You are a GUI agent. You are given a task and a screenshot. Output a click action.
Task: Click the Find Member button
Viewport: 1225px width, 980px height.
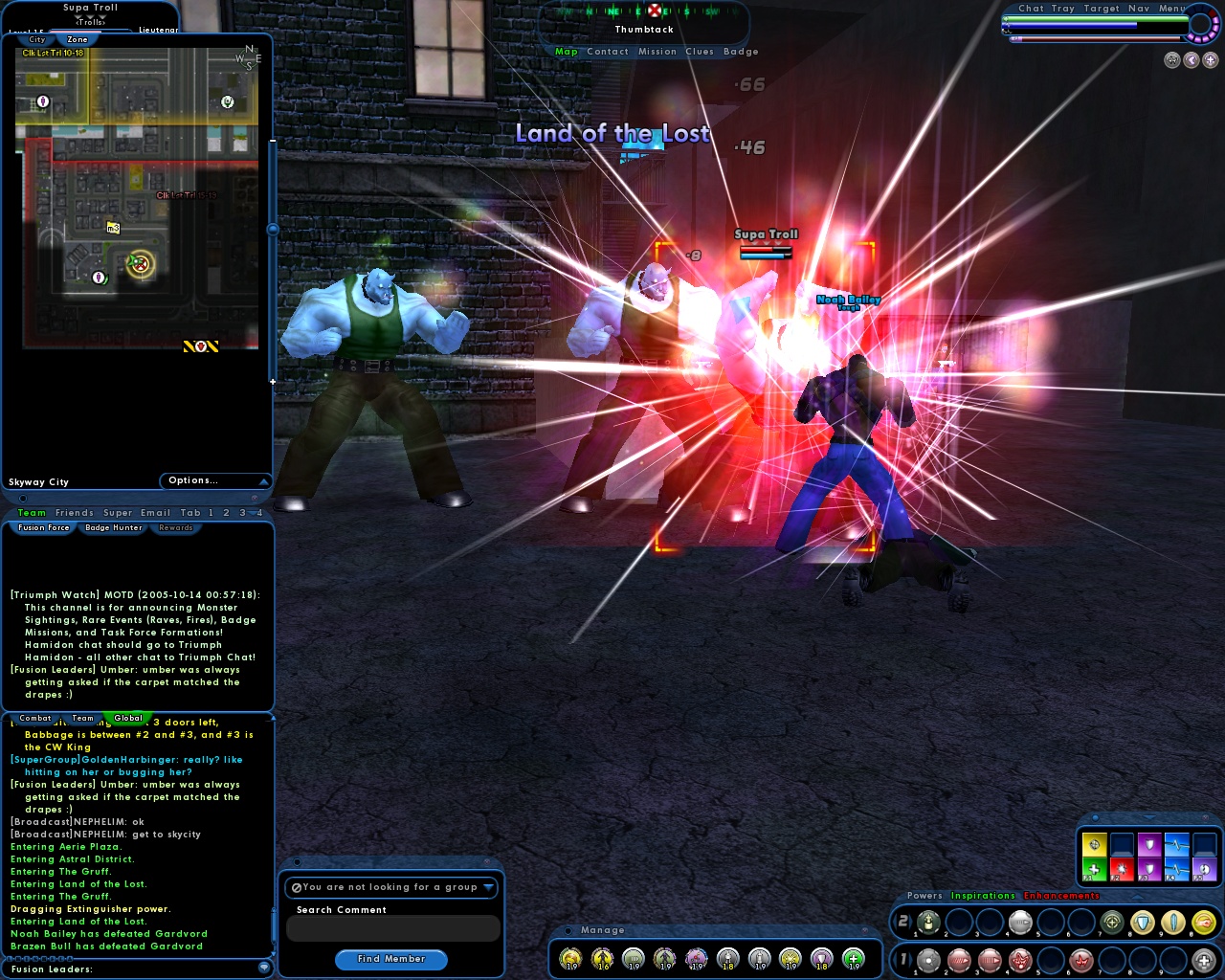point(391,959)
